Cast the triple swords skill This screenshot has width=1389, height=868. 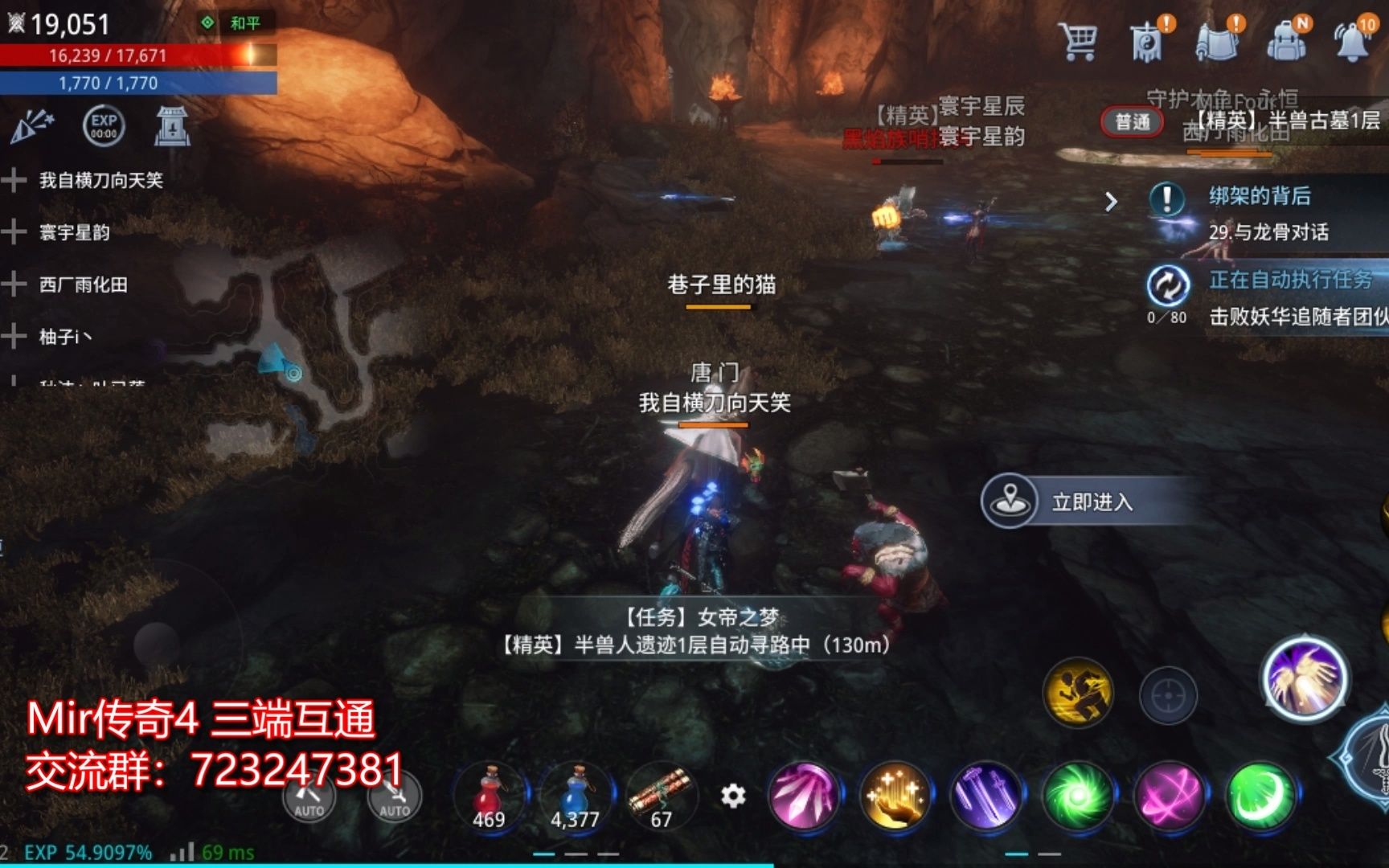click(989, 797)
